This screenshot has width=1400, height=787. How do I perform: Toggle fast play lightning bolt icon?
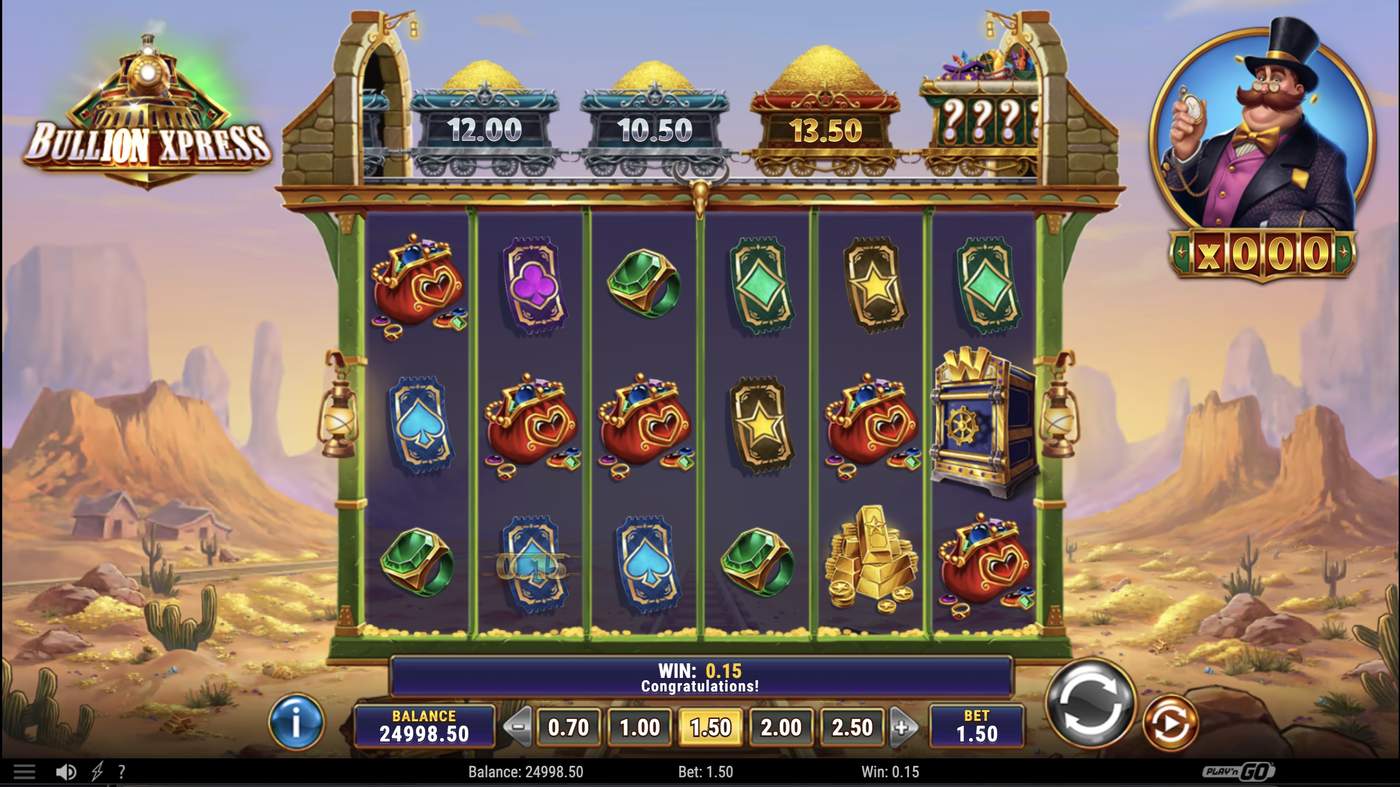pyautogui.click(x=97, y=772)
